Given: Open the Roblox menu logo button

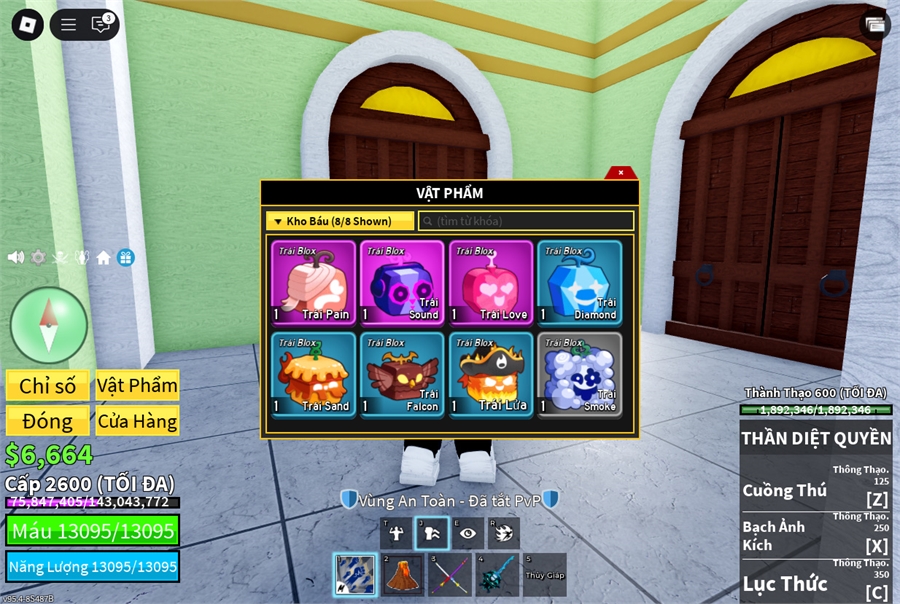Looking at the screenshot, I should point(27,25).
